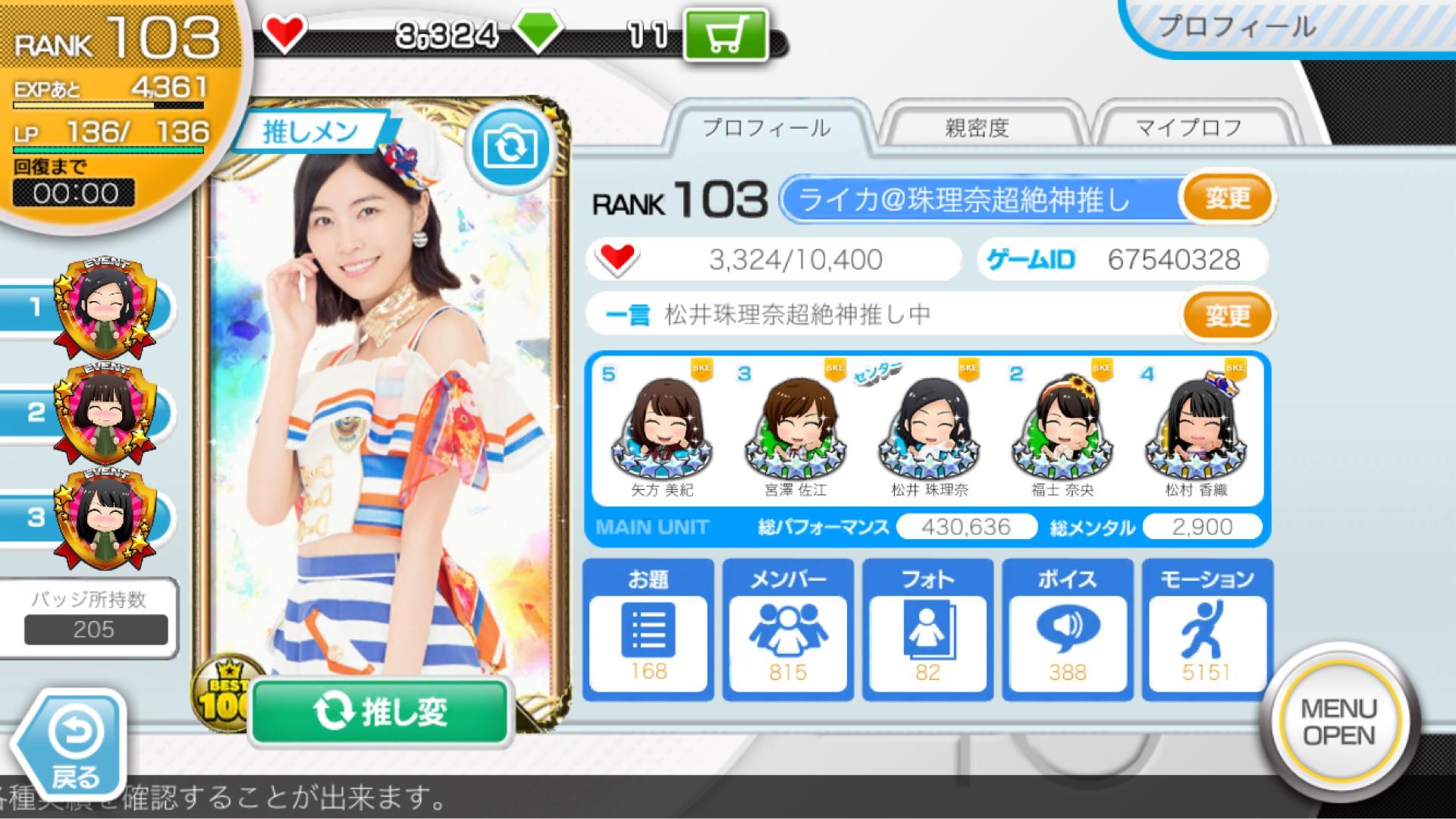The image size is (1456, 819).
Task: Switch to the 親密度 tab
Action: [x=977, y=129]
